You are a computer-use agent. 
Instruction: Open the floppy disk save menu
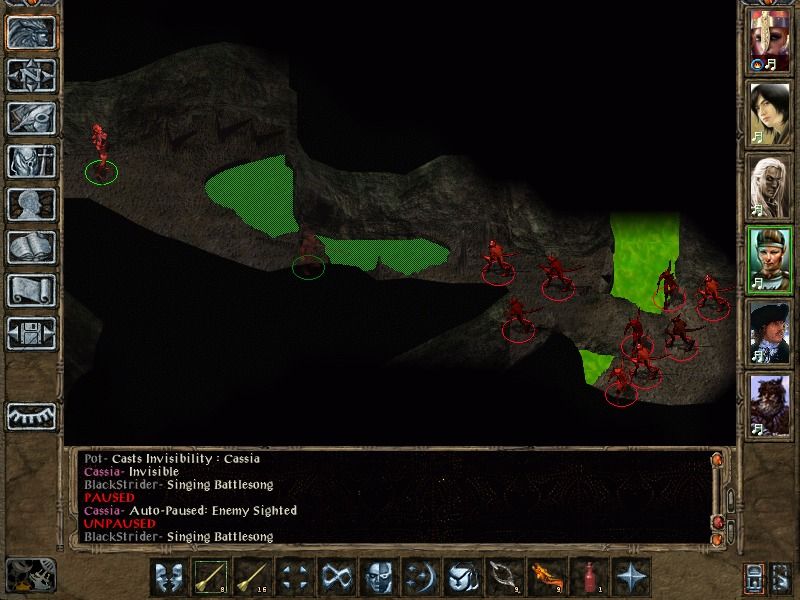[x=30, y=333]
